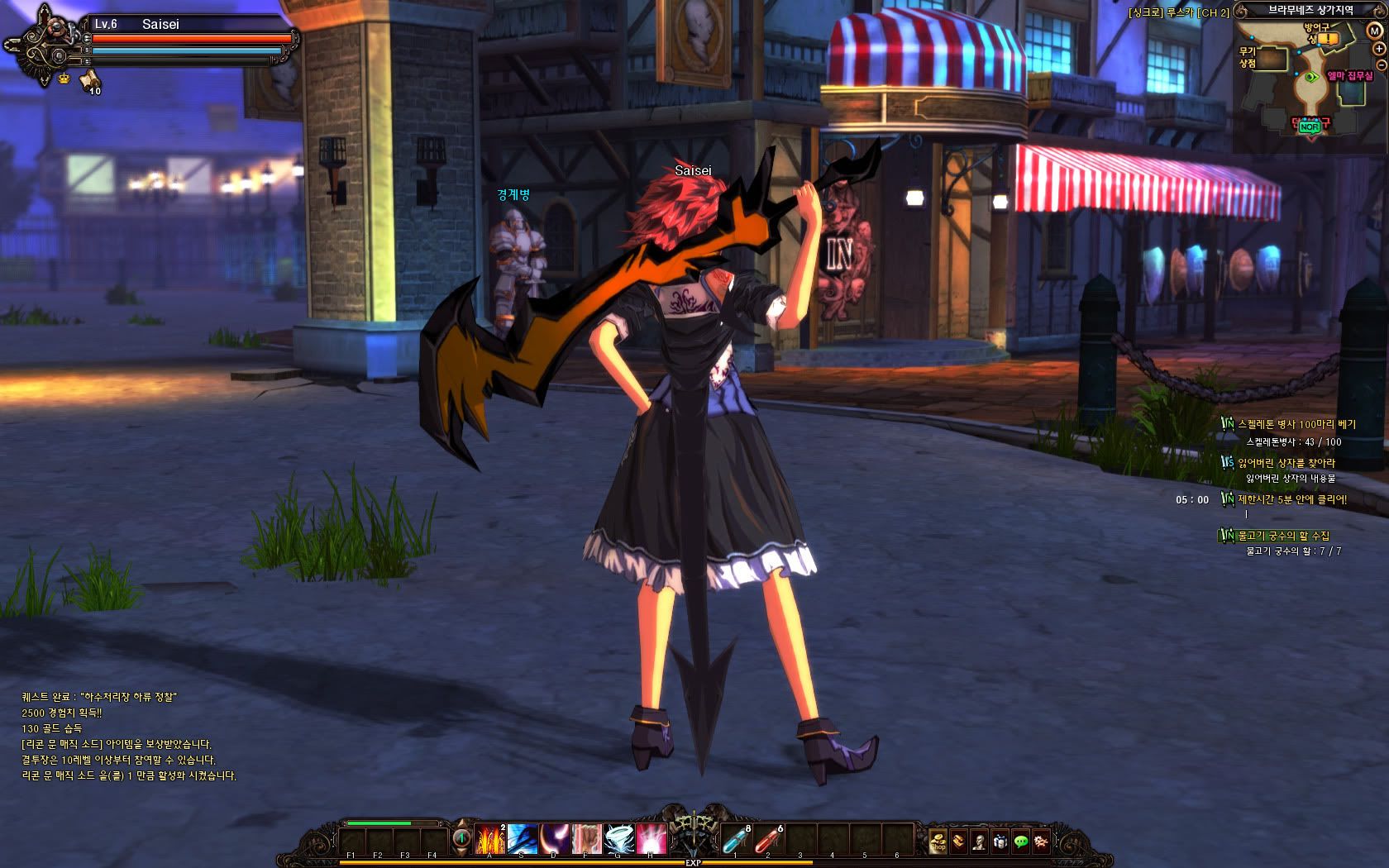The height and width of the screenshot is (868, 1389).
Task: Open the gift box menu
Action: [x=1000, y=842]
